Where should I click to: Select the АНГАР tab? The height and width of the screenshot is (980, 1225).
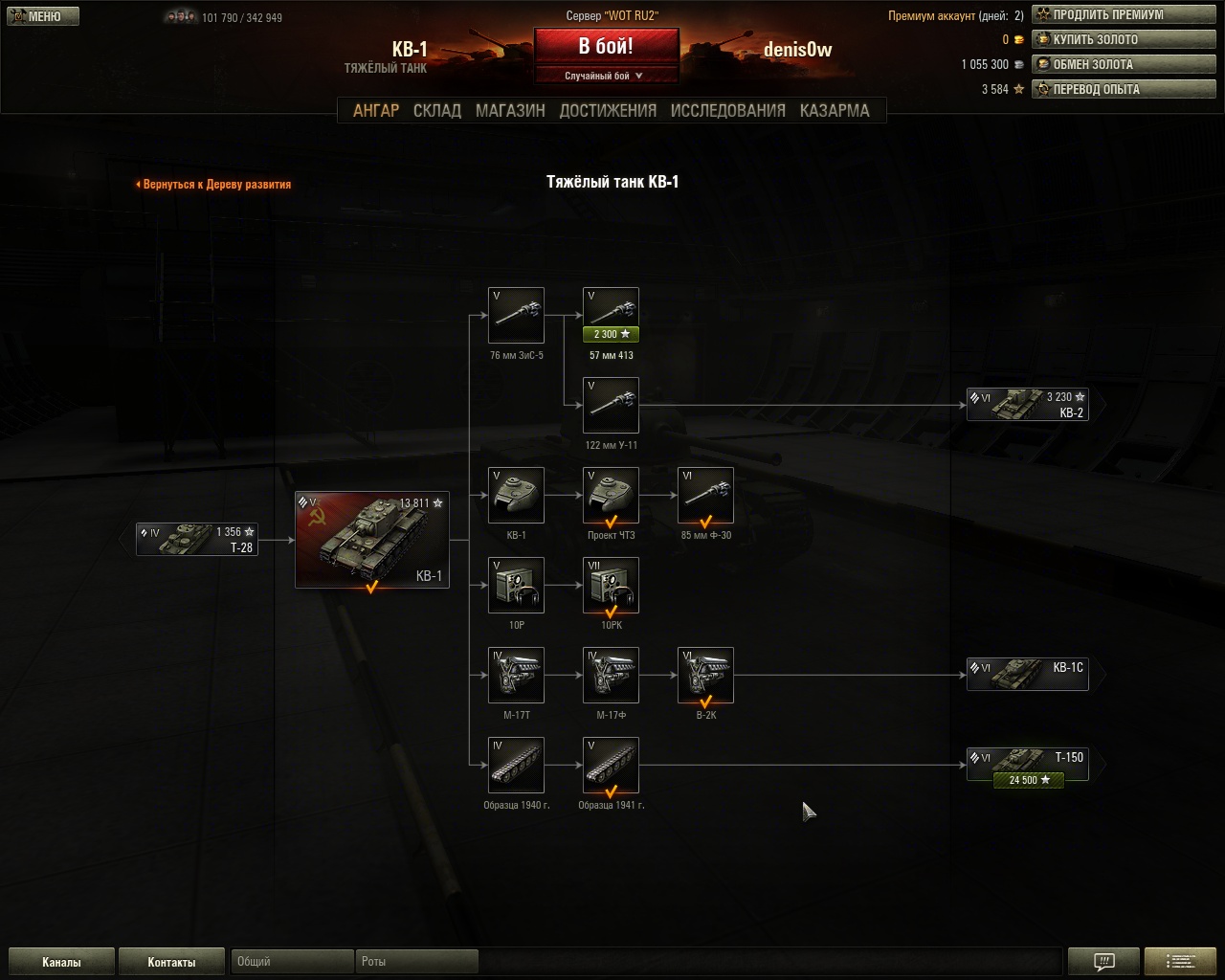[x=376, y=110]
